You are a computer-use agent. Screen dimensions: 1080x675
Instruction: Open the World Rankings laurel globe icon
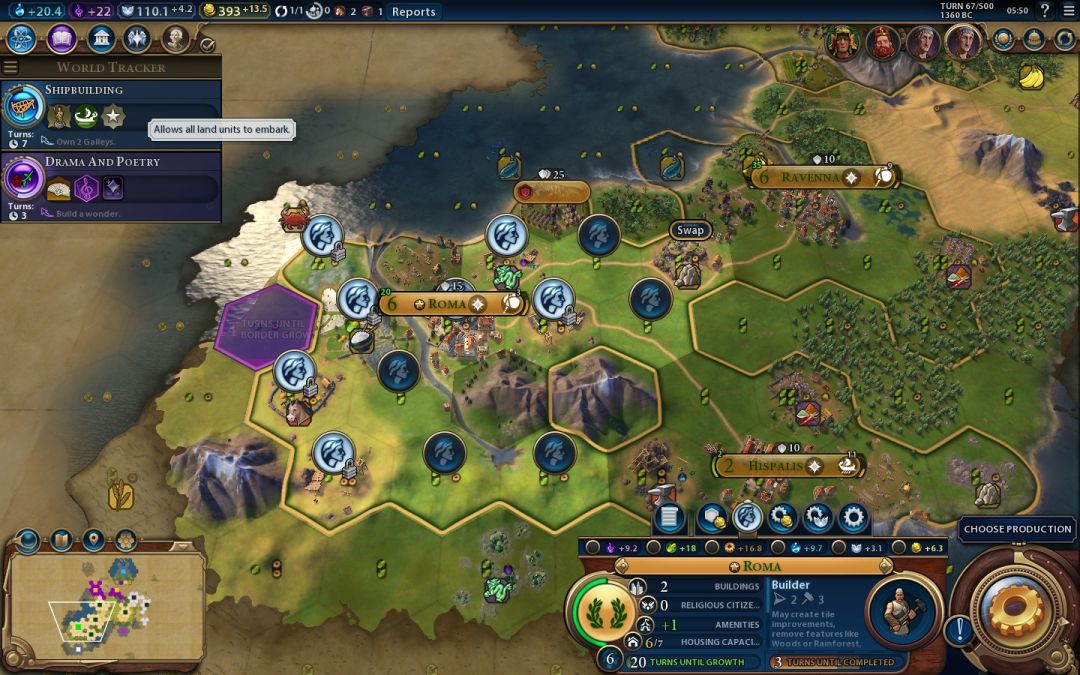point(1004,39)
